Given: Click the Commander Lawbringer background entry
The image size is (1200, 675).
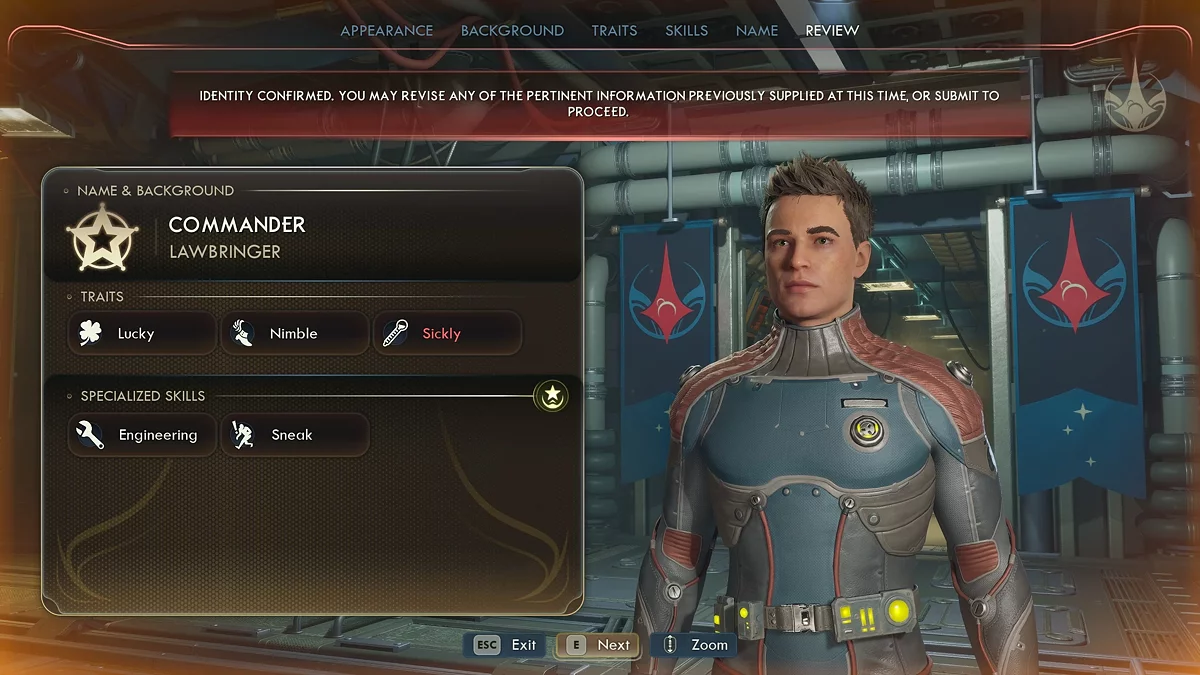Looking at the screenshot, I should pyautogui.click(x=237, y=237).
